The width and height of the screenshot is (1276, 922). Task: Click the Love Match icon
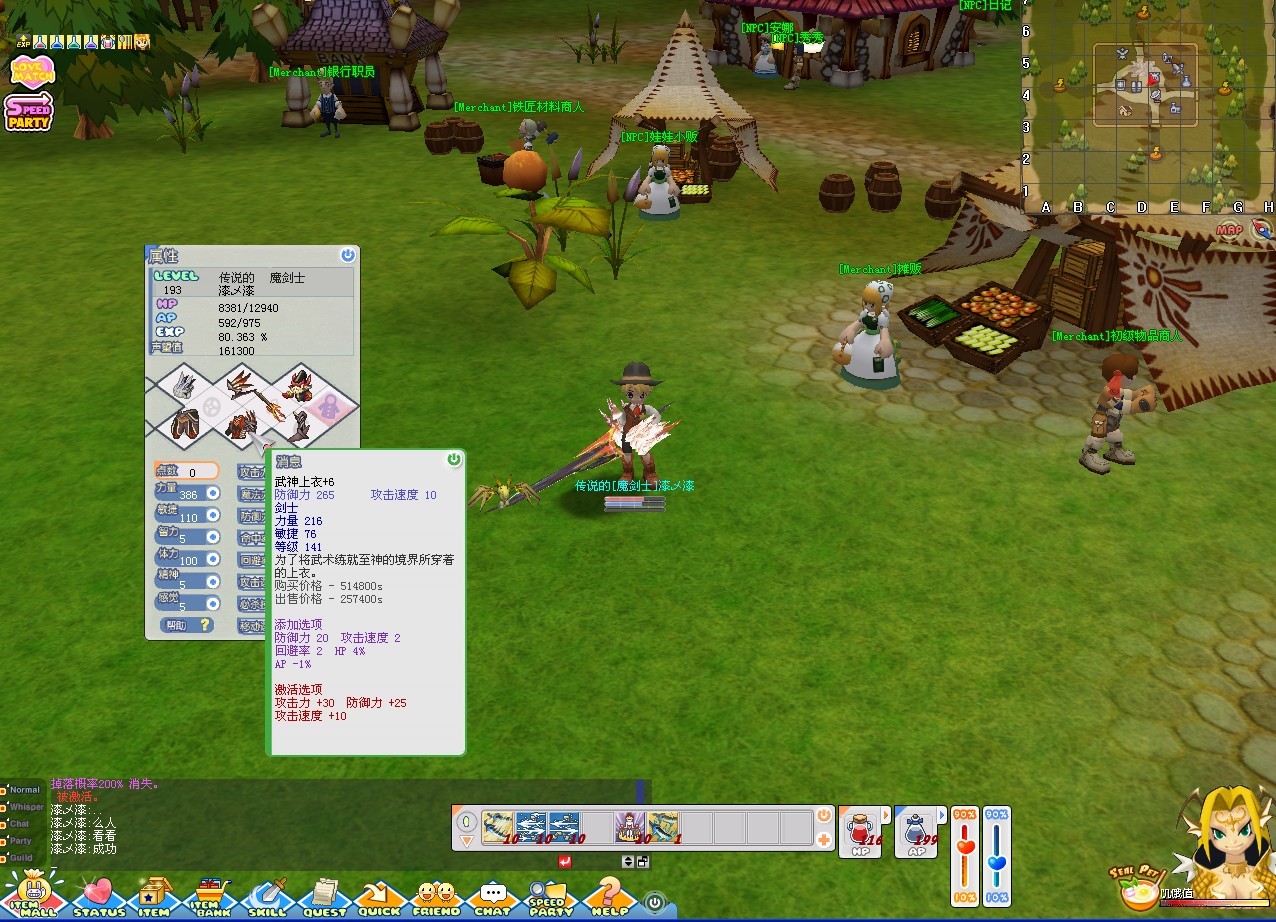pos(32,71)
